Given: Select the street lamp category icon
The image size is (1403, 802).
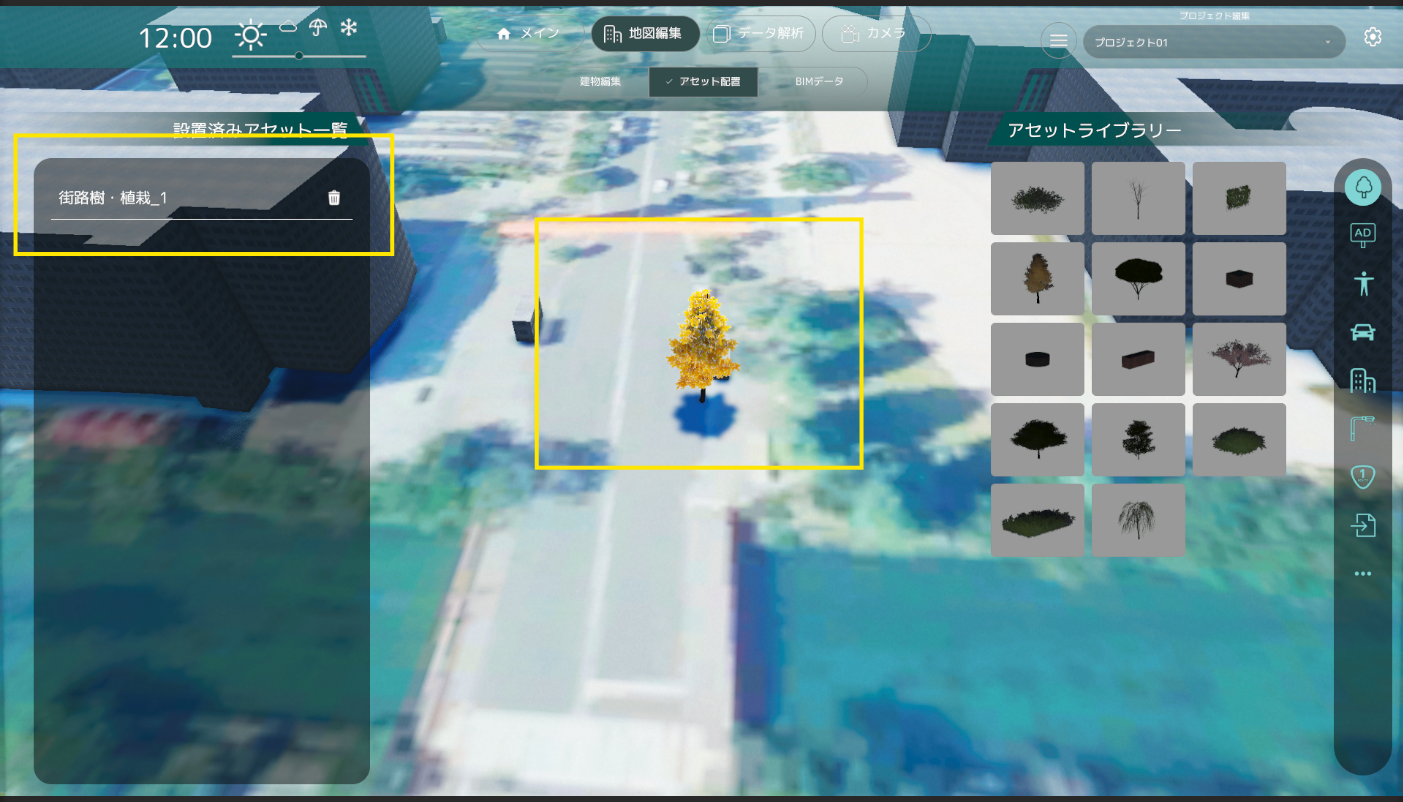Looking at the screenshot, I should [1362, 429].
